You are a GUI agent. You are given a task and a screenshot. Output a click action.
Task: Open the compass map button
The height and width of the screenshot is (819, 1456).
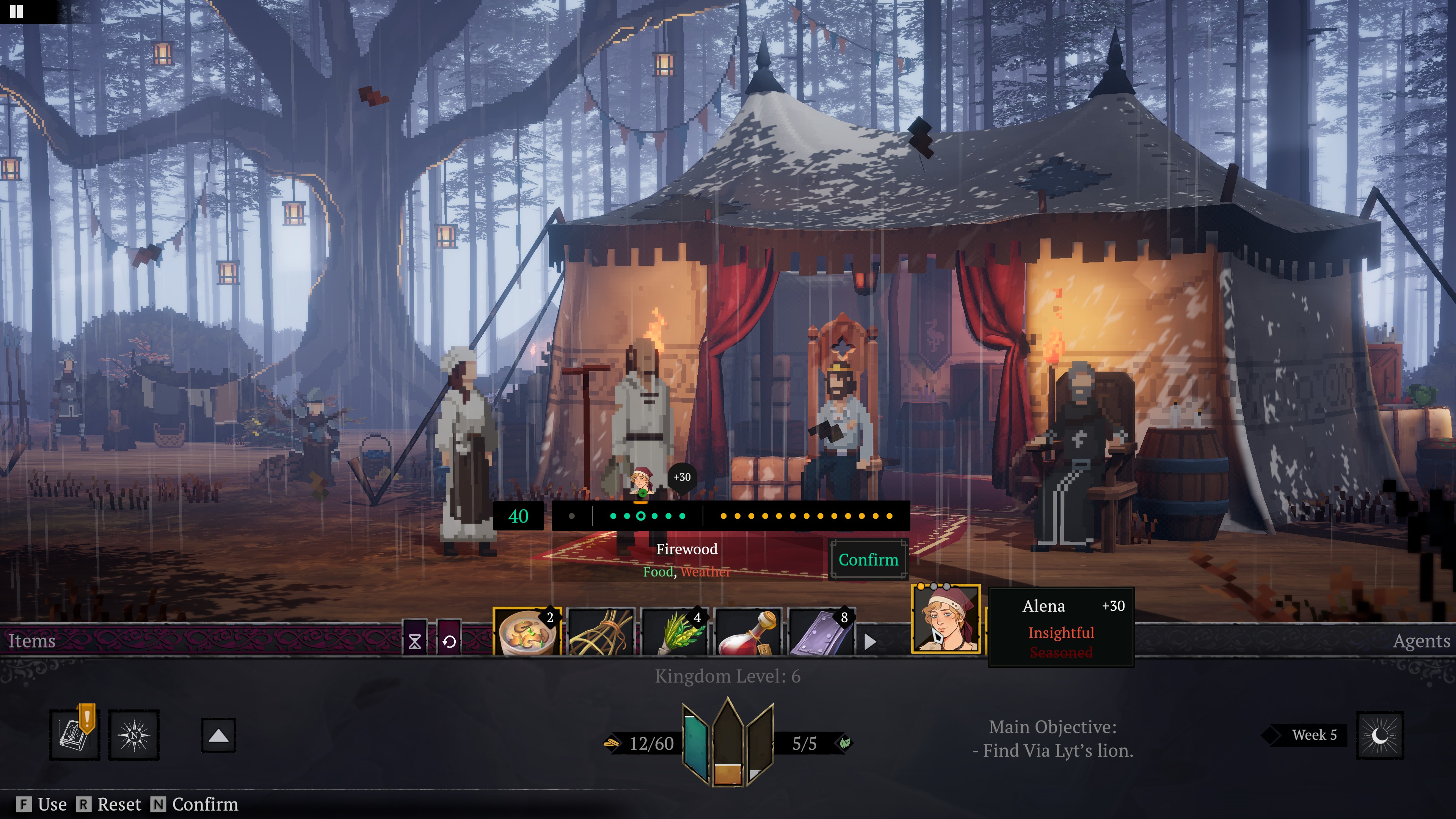[x=134, y=735]
